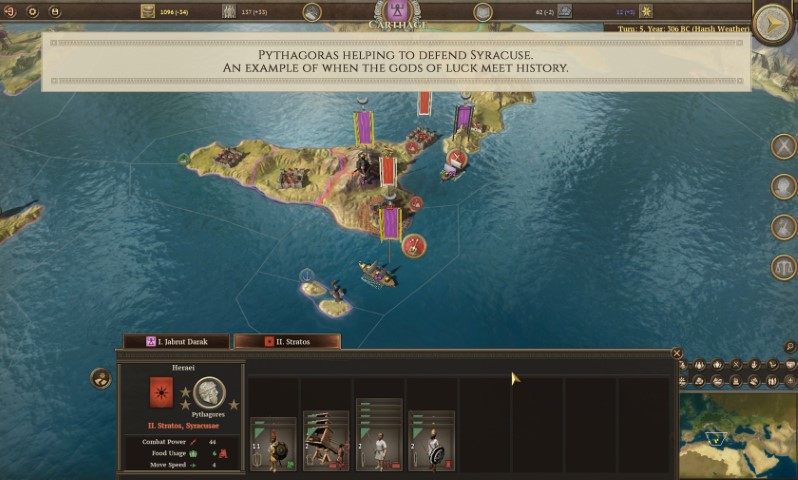Open the crossed swords military menu

(x=784, y=146)
